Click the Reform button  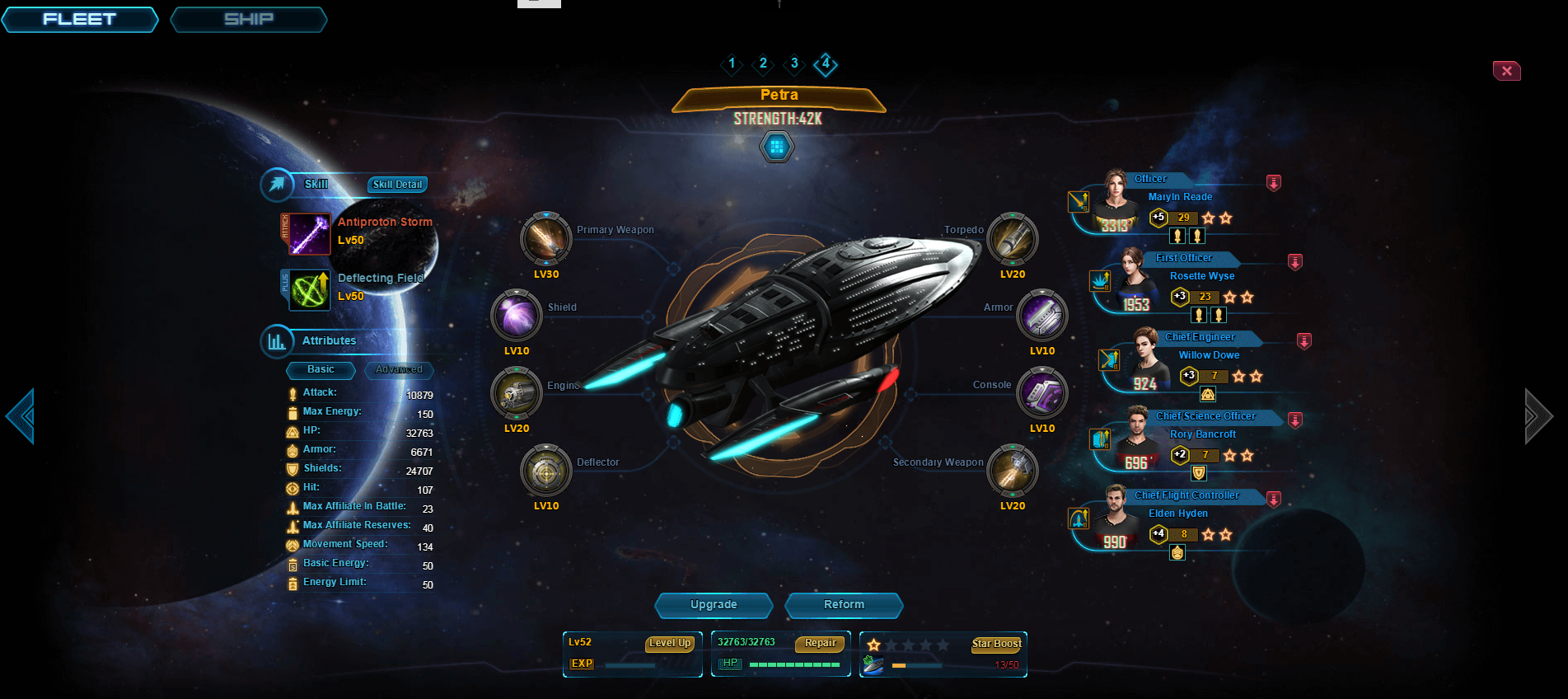coord(844,605)
